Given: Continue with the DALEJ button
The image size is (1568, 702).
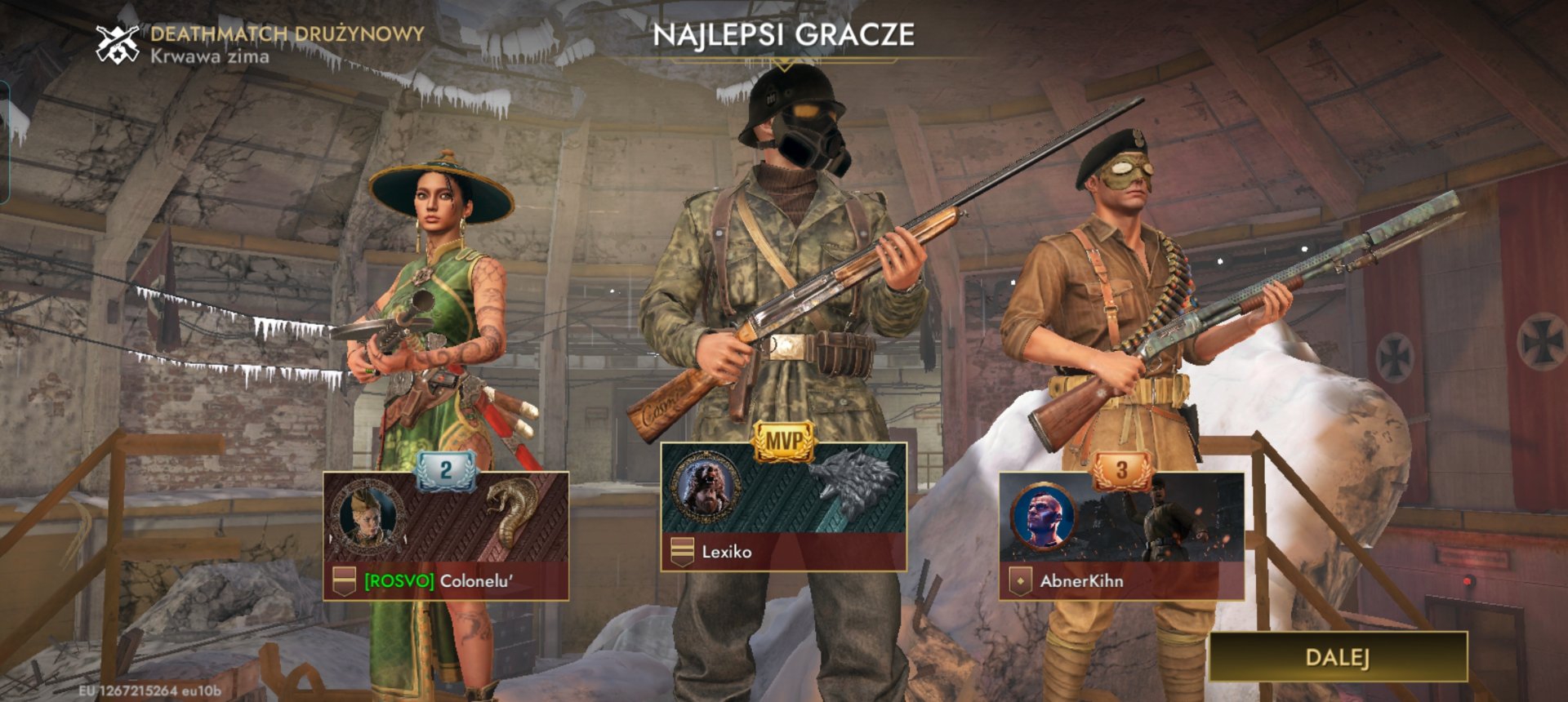Looking at the screenshot, I should coord(1338,657).
